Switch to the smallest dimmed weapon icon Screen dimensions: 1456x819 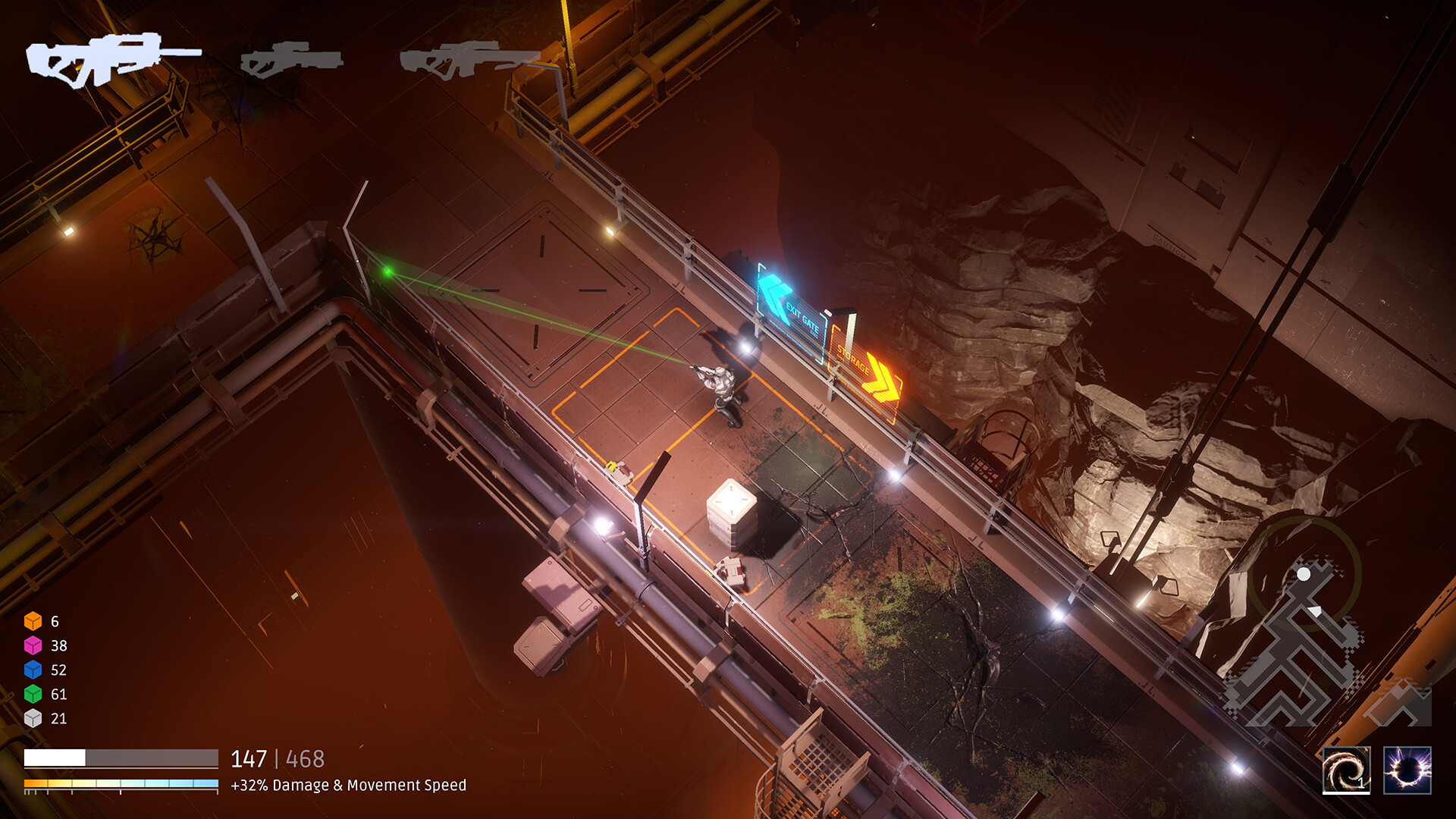(x=290, y=59)
